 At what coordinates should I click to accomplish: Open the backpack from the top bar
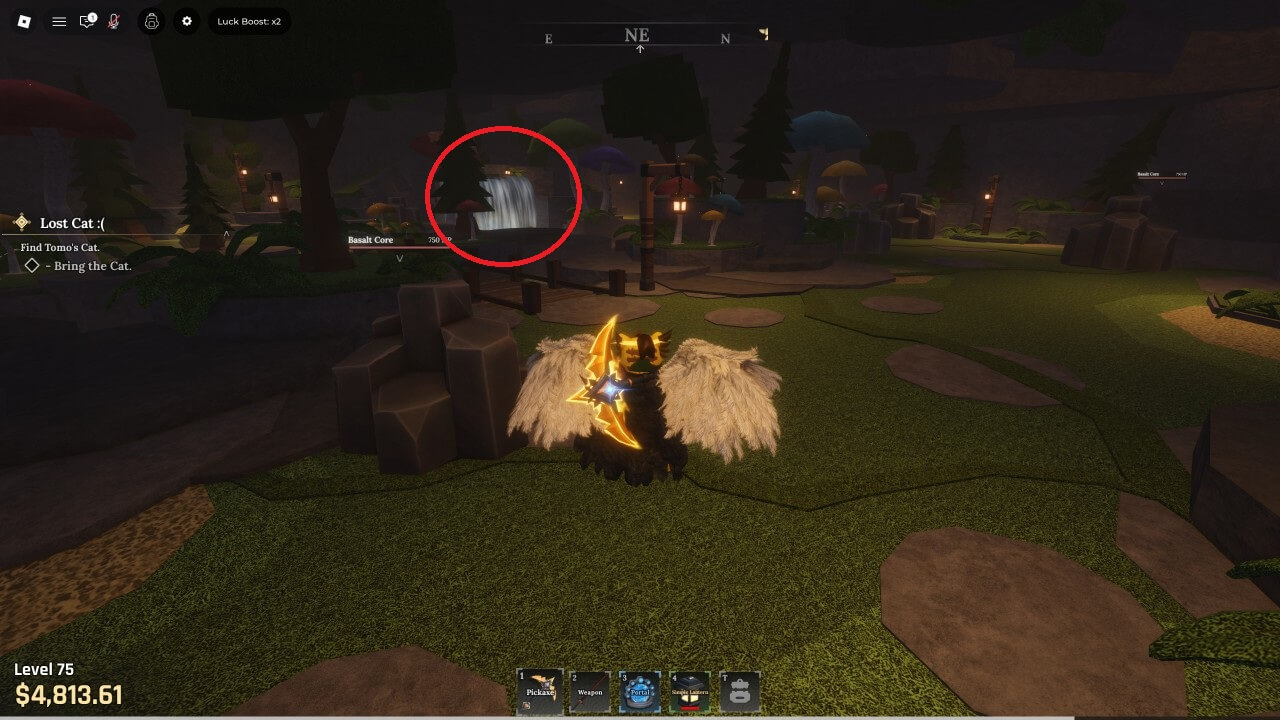[x=152, y=21]
